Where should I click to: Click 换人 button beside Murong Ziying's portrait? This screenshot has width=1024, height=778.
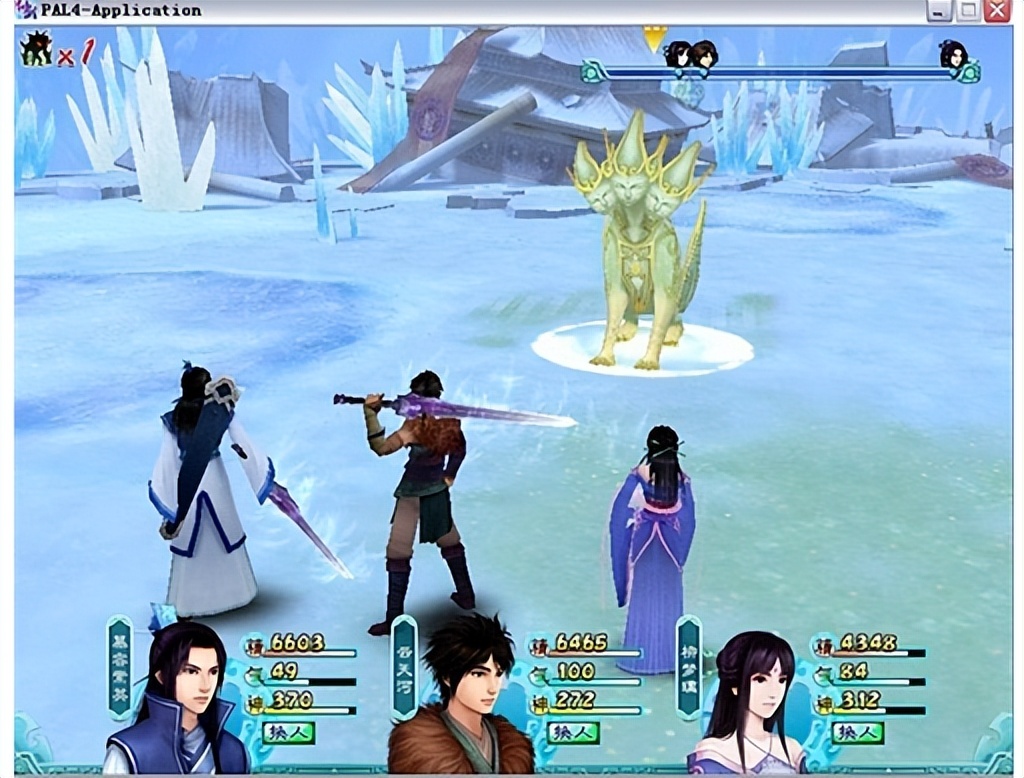tap(288, 733)
